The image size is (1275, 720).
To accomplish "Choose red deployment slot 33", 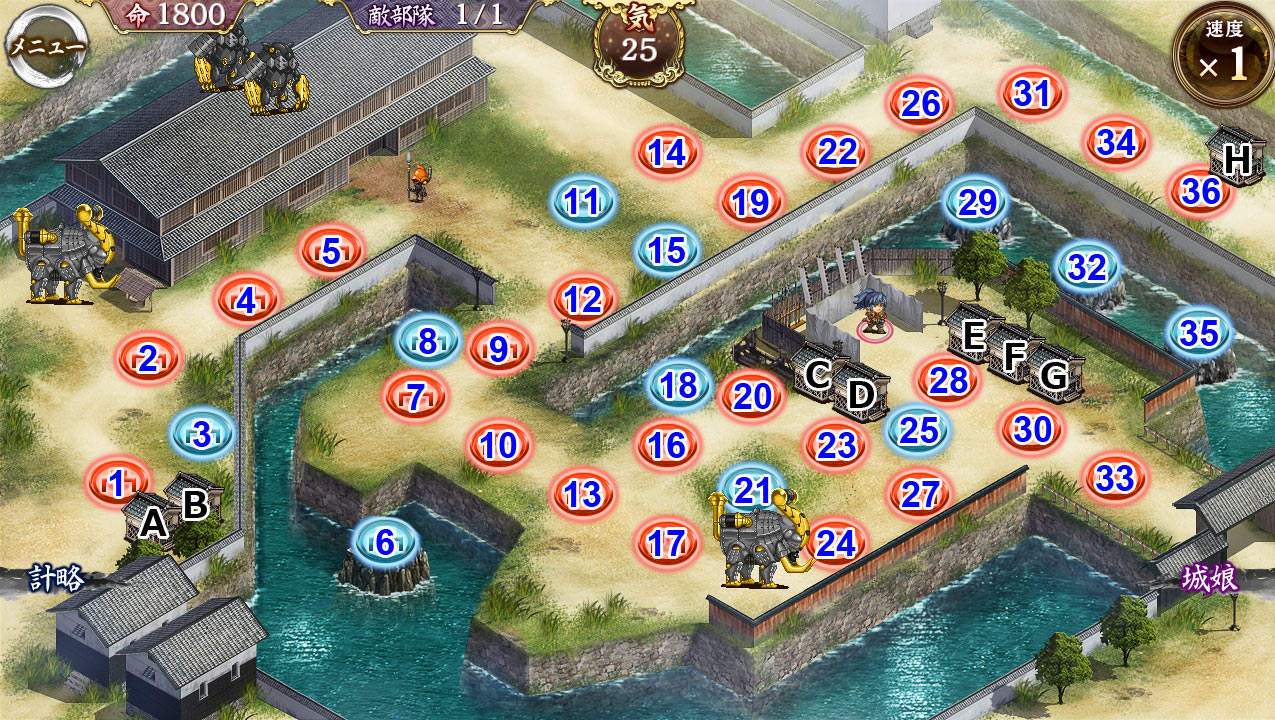I will tap(1115, 479).
